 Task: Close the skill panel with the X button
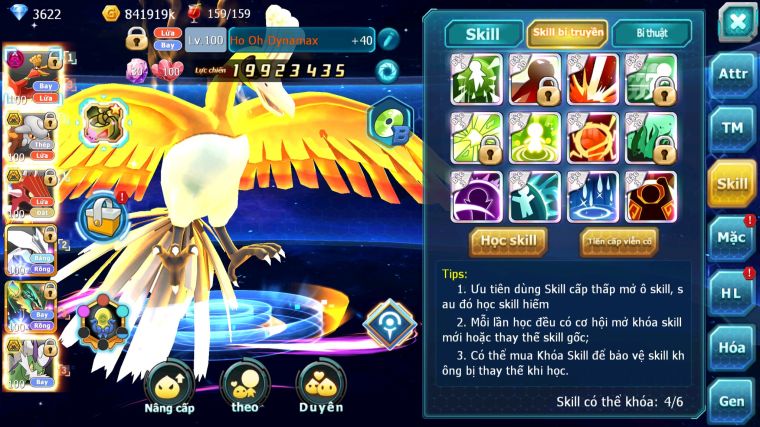[x=736, y=21]
